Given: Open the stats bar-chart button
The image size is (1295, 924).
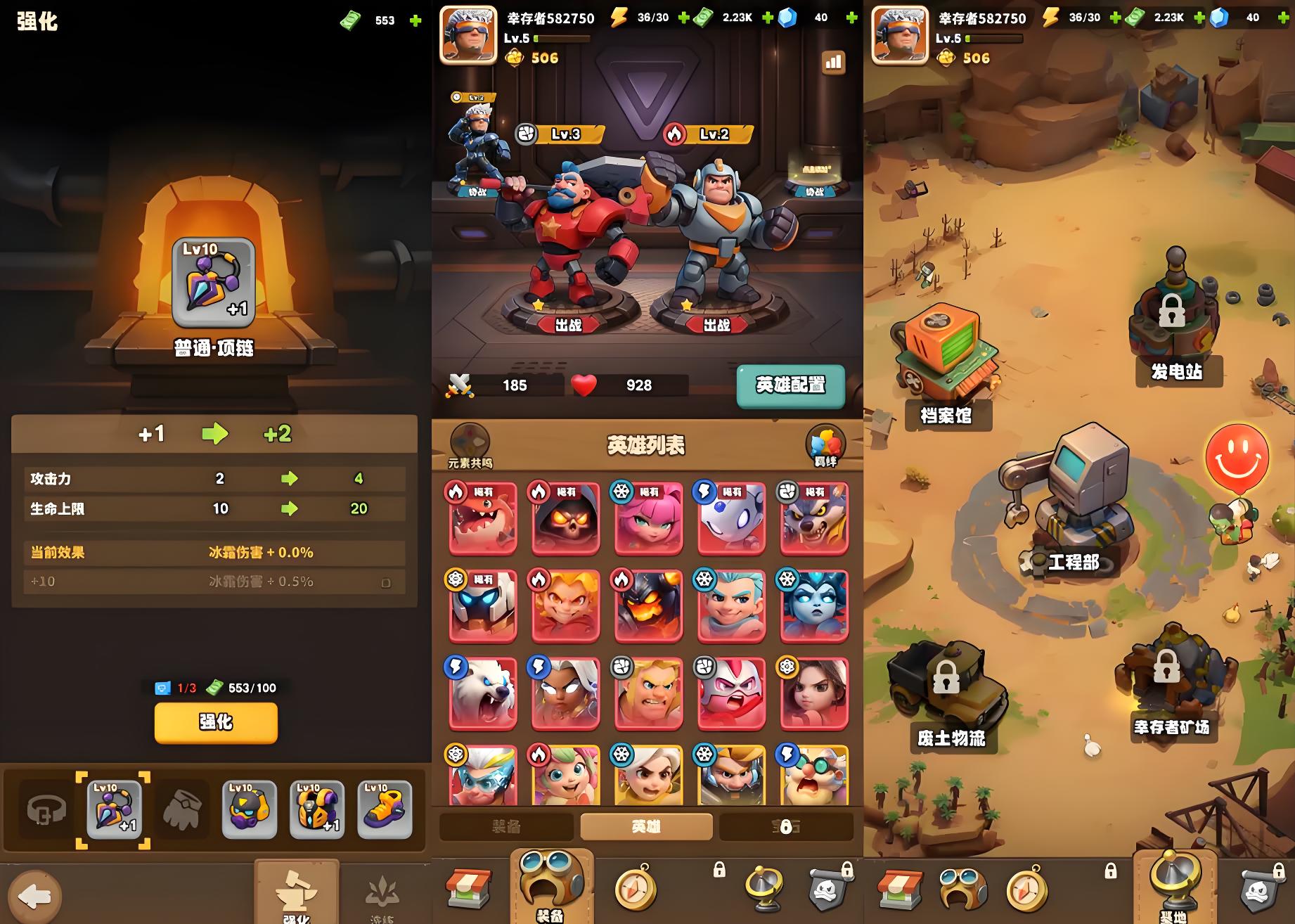Looking at the screenshot, I should pyautogui.click(x=833, y=63).
